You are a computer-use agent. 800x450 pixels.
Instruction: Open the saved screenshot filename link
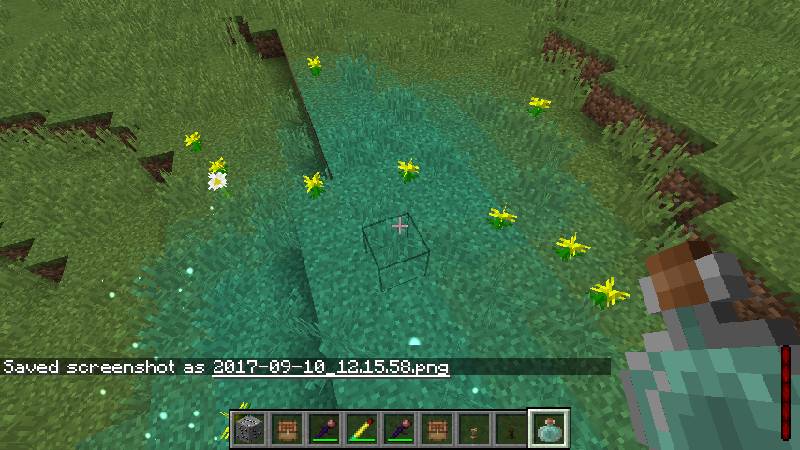tap(331, 367)
